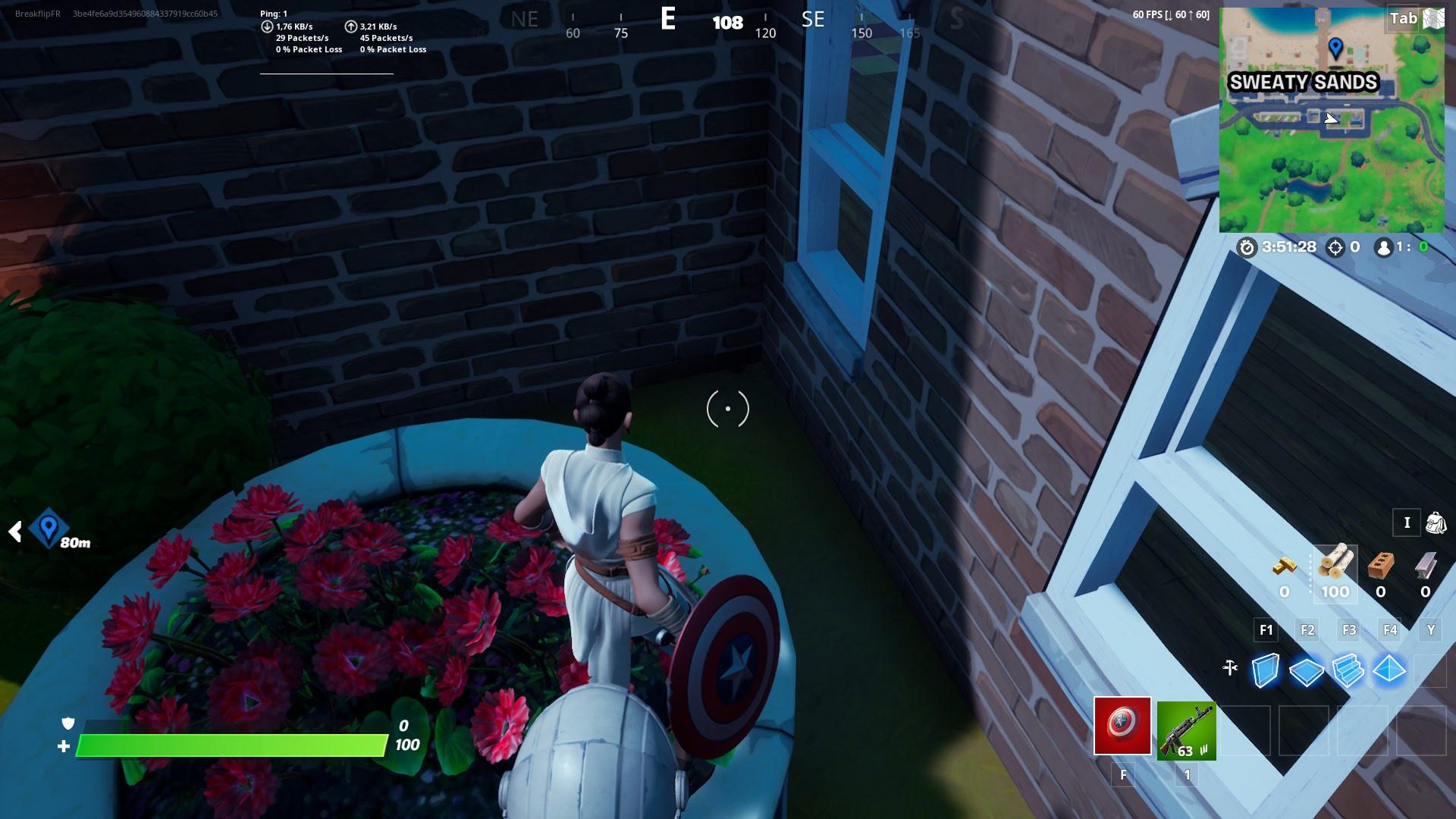Open the backpack icon near the inventory key
The image size is (1456, 819).
tap(1436, 522)
